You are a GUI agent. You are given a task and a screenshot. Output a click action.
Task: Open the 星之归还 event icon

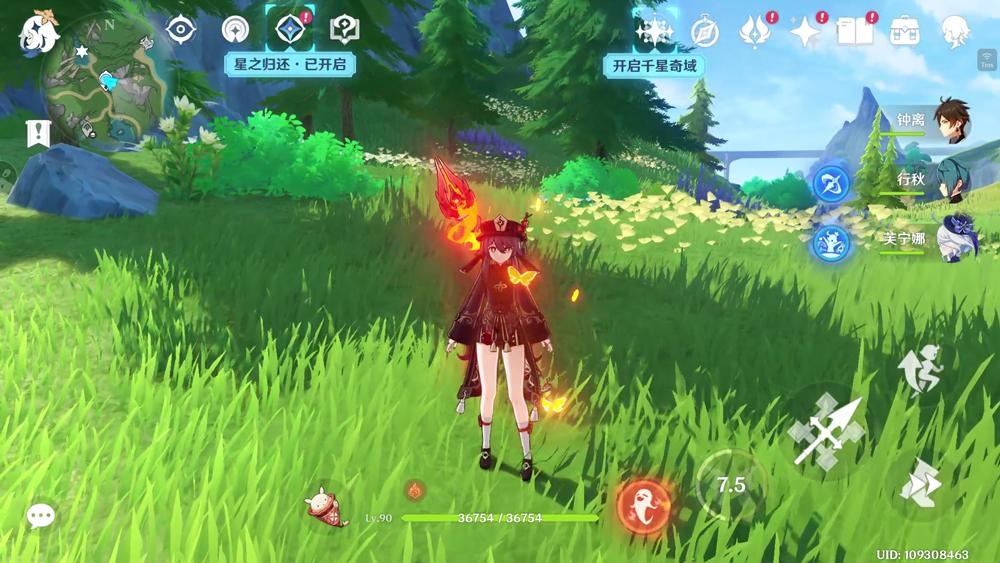tap(289, 29)
